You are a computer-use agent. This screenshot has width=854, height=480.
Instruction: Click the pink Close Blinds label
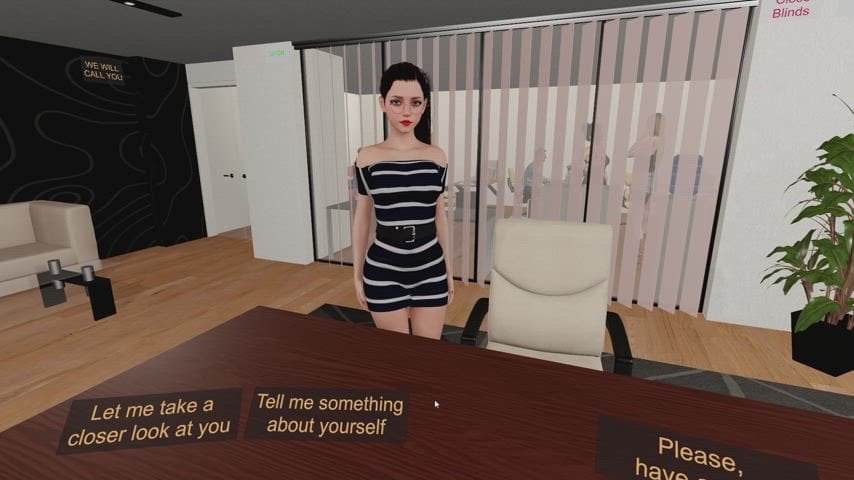(x=790, y=8)
